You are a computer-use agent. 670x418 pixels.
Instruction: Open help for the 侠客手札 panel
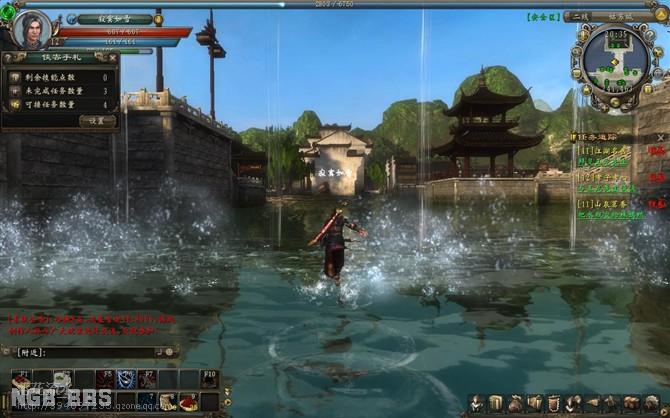[x=8, y=58]
